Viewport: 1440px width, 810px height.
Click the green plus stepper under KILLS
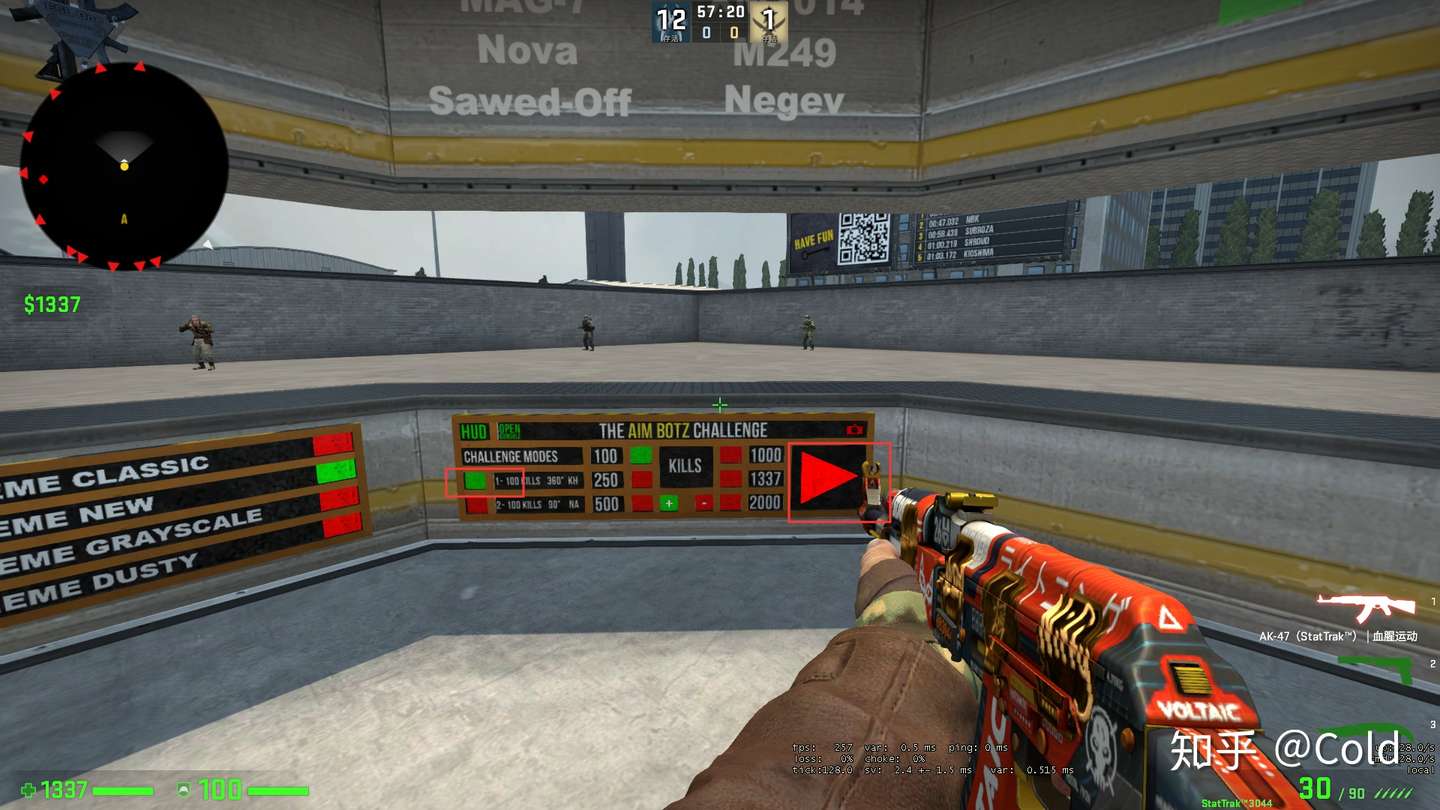point(668,504)
